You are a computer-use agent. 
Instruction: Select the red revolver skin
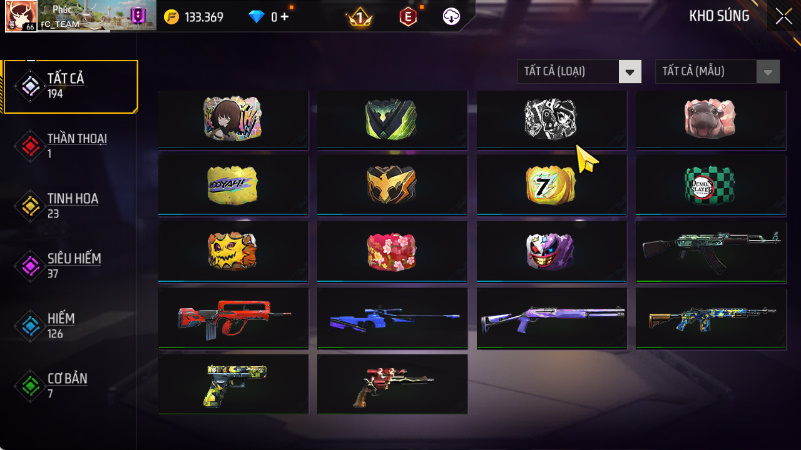(x=392, y=384)
